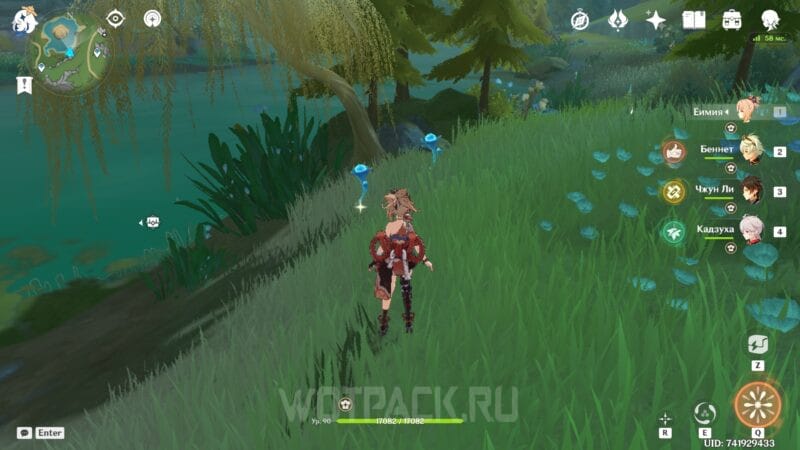Open the world map from the minimap
The image size is (800, 450).
coord(69,52)
